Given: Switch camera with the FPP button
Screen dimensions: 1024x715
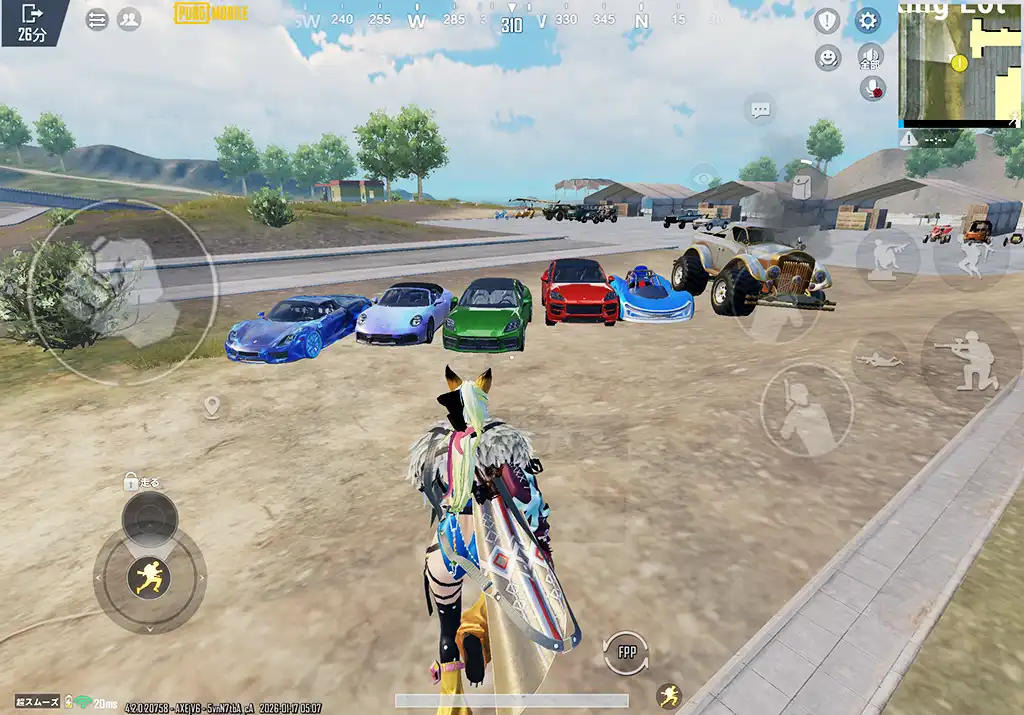Looking at the screenshot, I should pyautogui.click(x=626, y=653).
